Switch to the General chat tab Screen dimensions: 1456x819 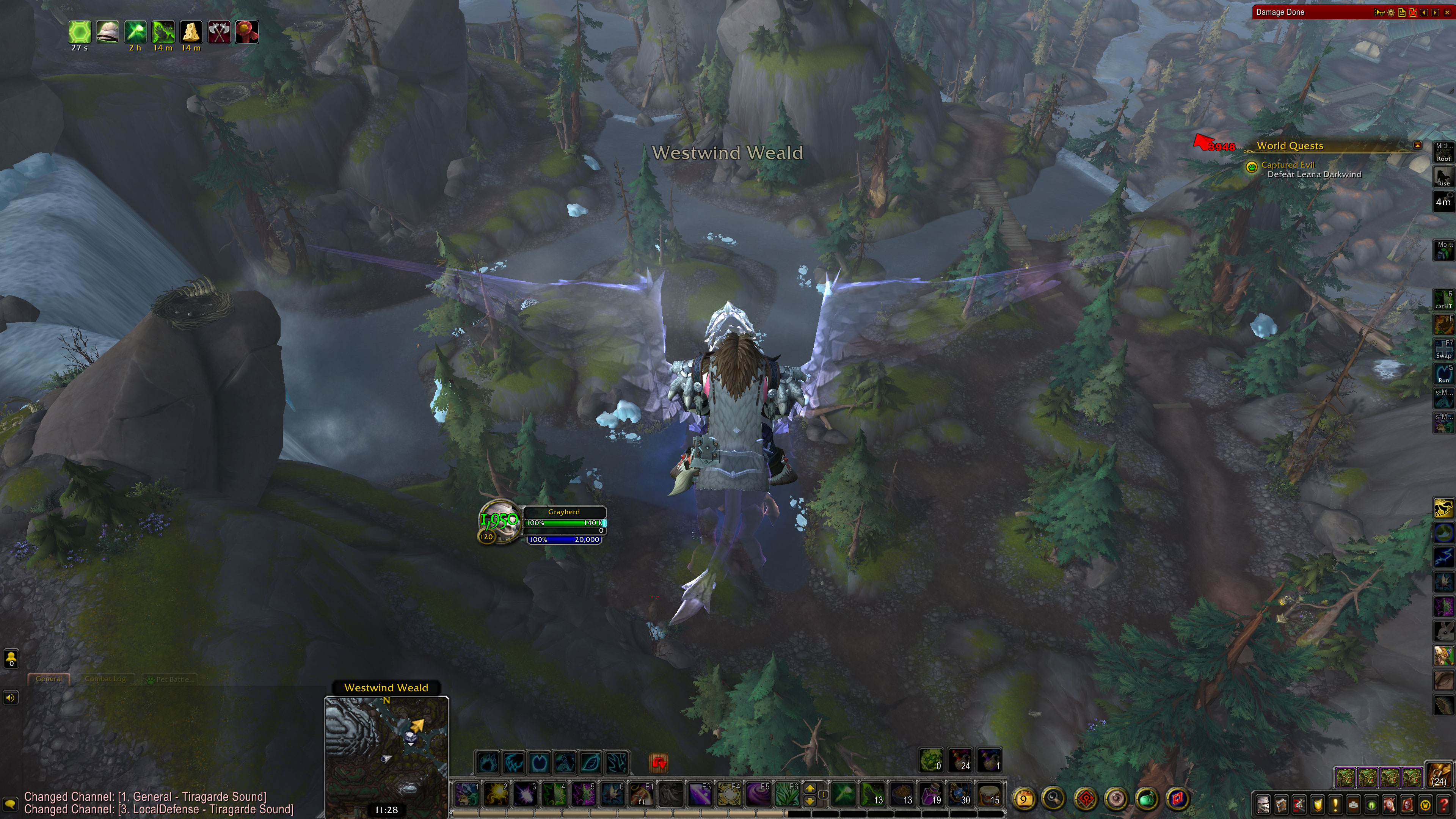click(x=49, y=679)
